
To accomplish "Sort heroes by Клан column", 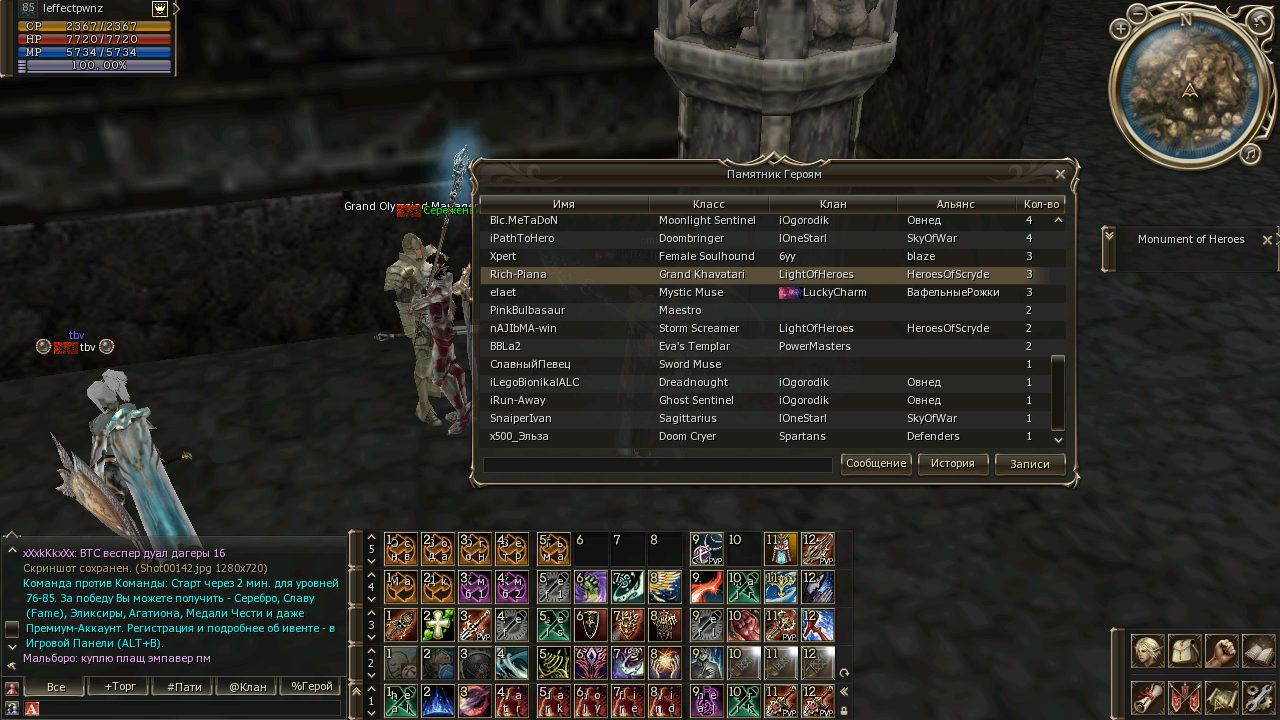I will (x=832, y=204).
